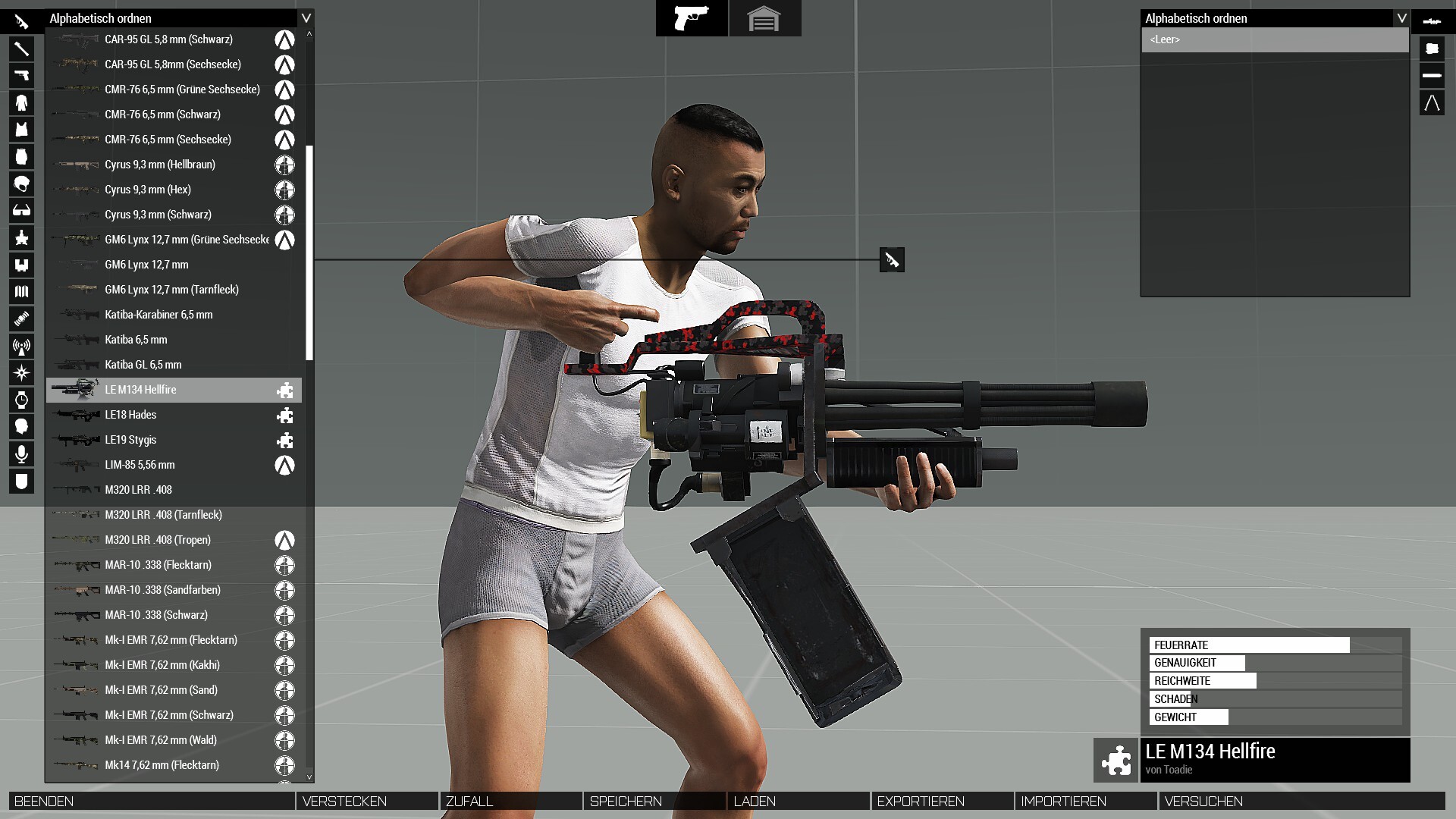Screen dimensions: 1456x819
Task: Select MAR-10 .338 (Schwarz)
Action: click(174, 615)
